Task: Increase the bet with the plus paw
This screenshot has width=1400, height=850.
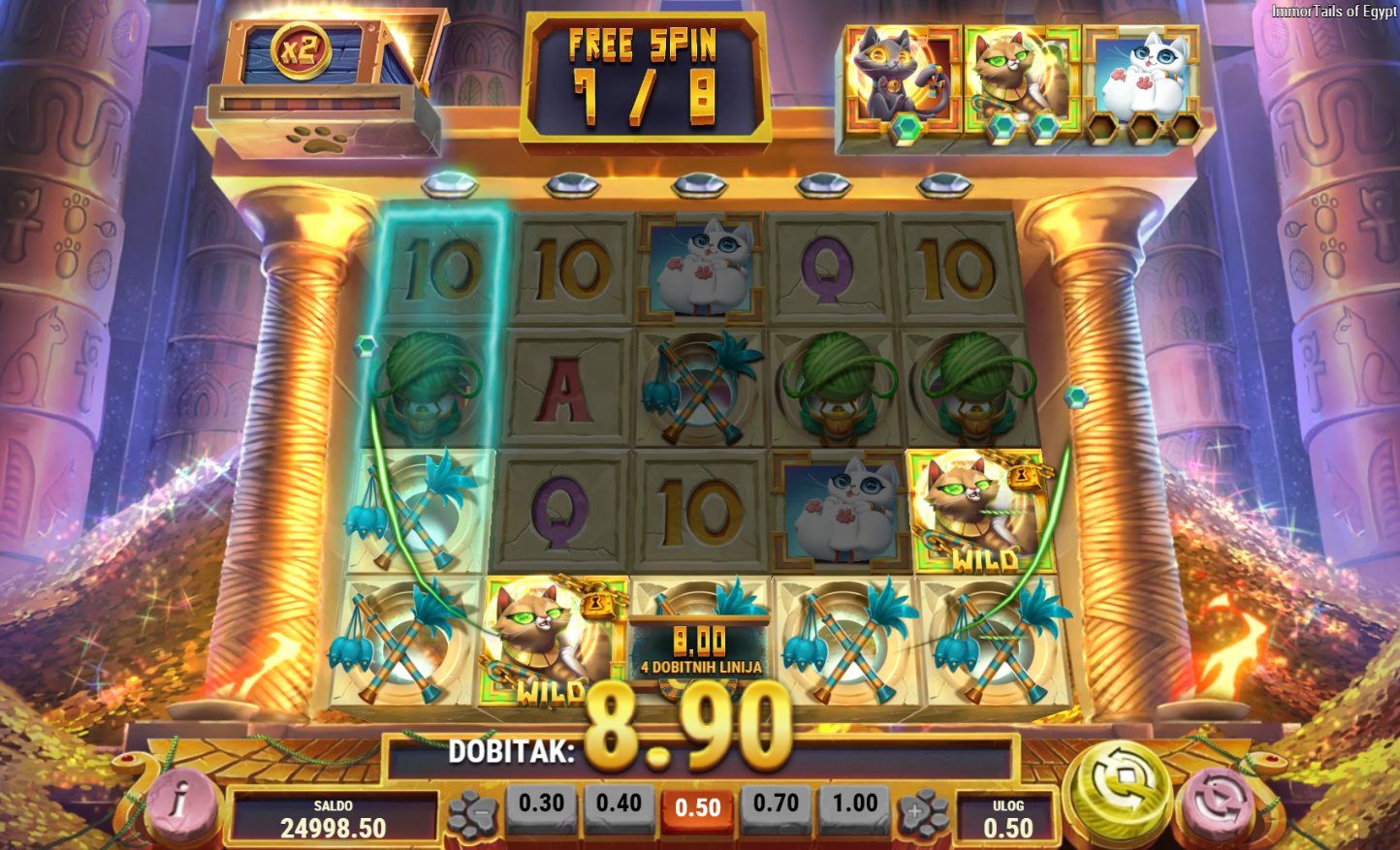Action: tap(921, 814)
